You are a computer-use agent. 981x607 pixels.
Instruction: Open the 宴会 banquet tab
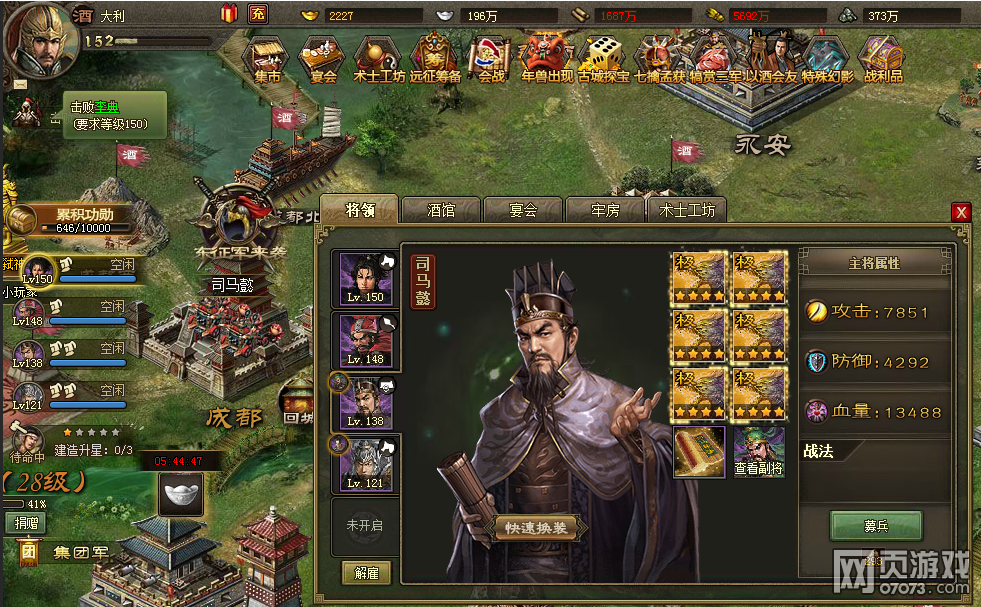(x=523, y=210)
